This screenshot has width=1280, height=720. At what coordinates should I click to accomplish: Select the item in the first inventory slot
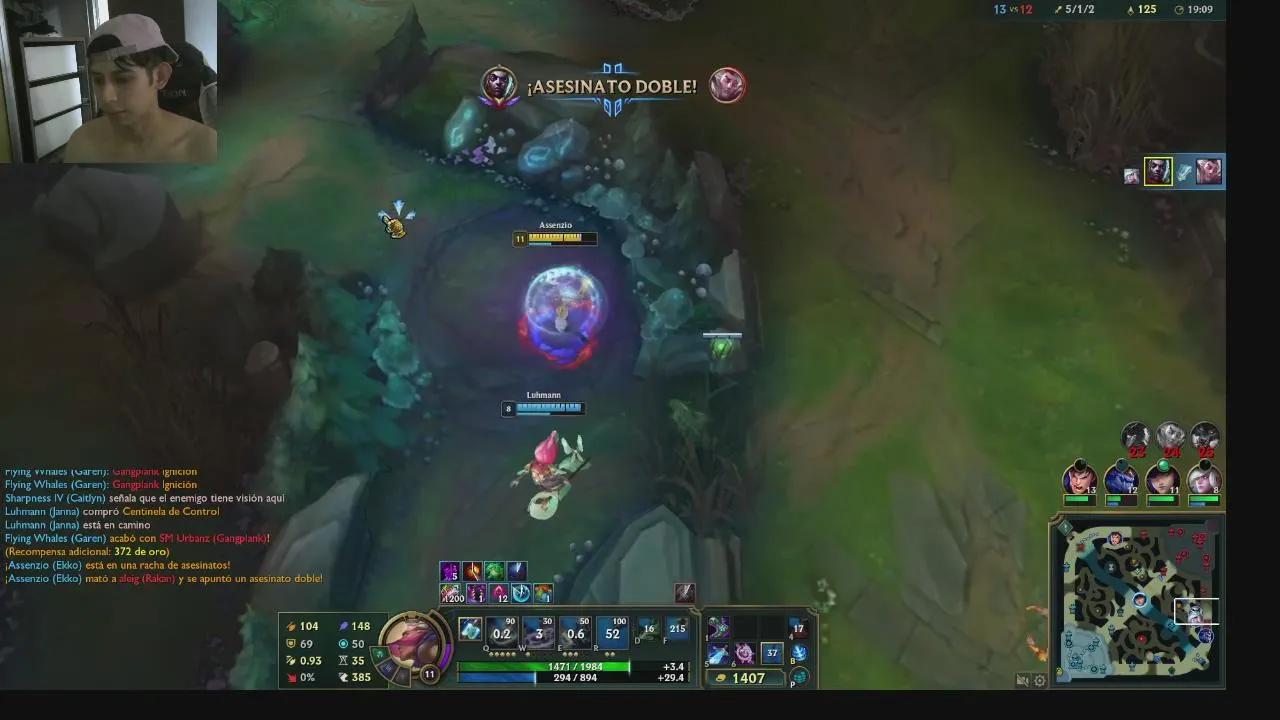[x=718, y=629]
